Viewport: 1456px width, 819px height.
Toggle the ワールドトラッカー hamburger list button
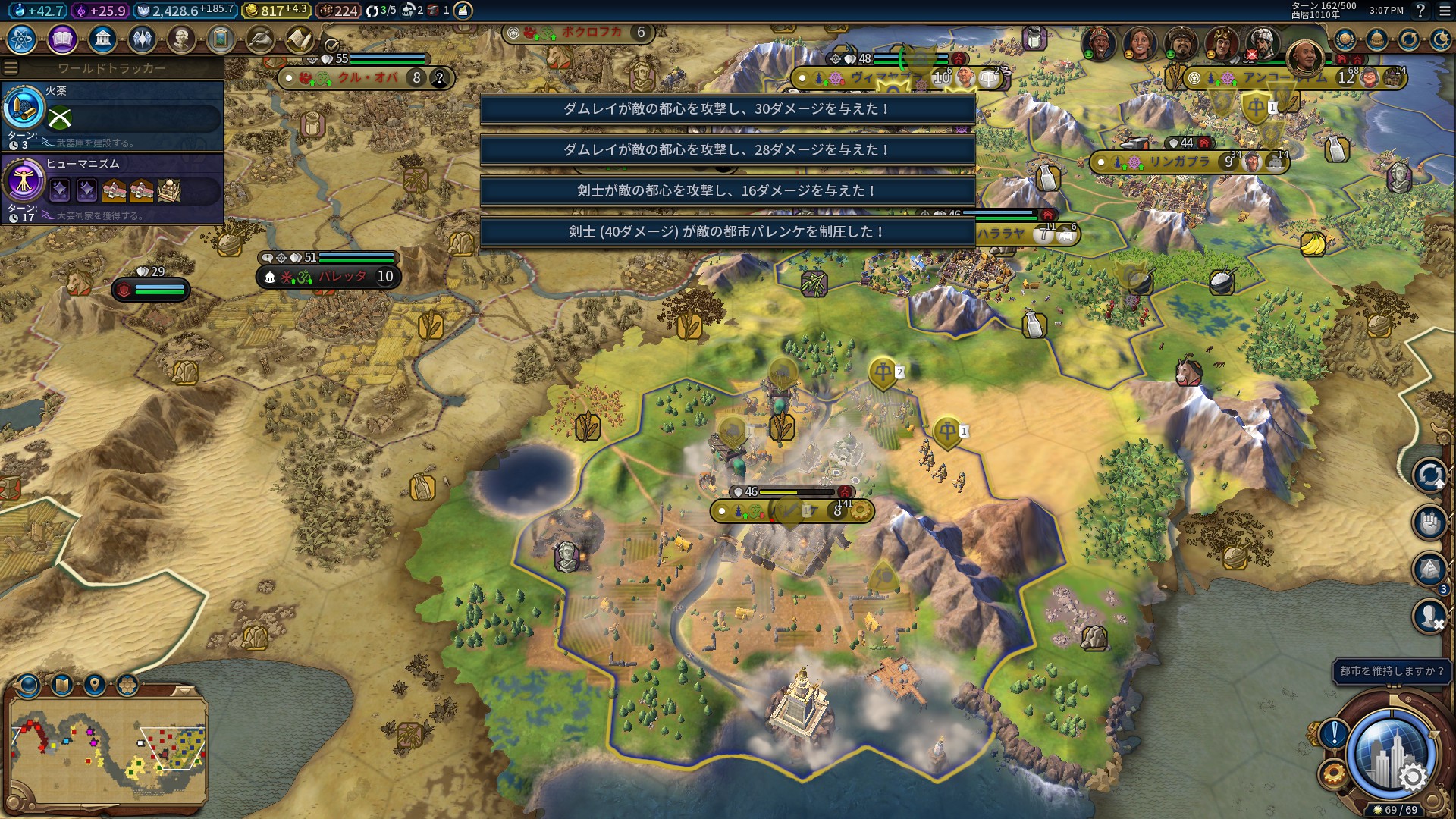click(x=11, y=68)
